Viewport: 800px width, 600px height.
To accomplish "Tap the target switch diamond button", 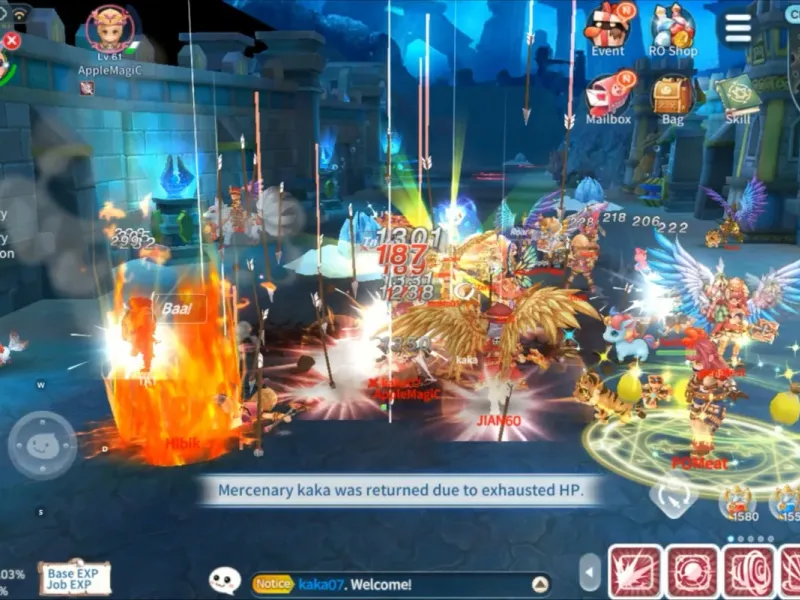I will click(672, 494).
